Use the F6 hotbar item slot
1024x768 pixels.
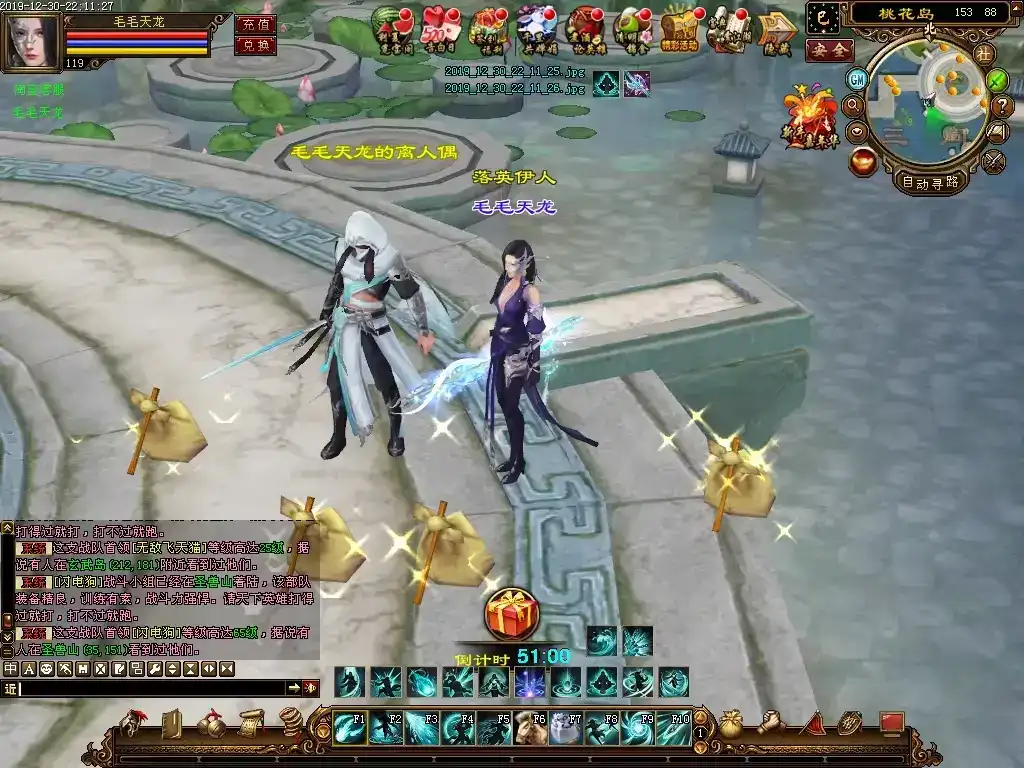530,727
